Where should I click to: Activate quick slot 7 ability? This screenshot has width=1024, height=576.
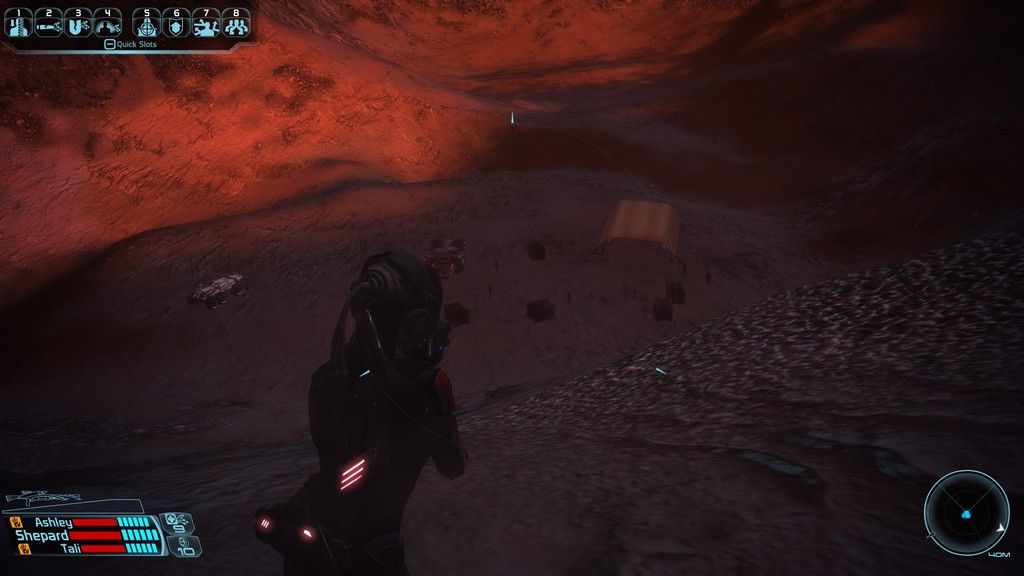[x=205, y=22]
